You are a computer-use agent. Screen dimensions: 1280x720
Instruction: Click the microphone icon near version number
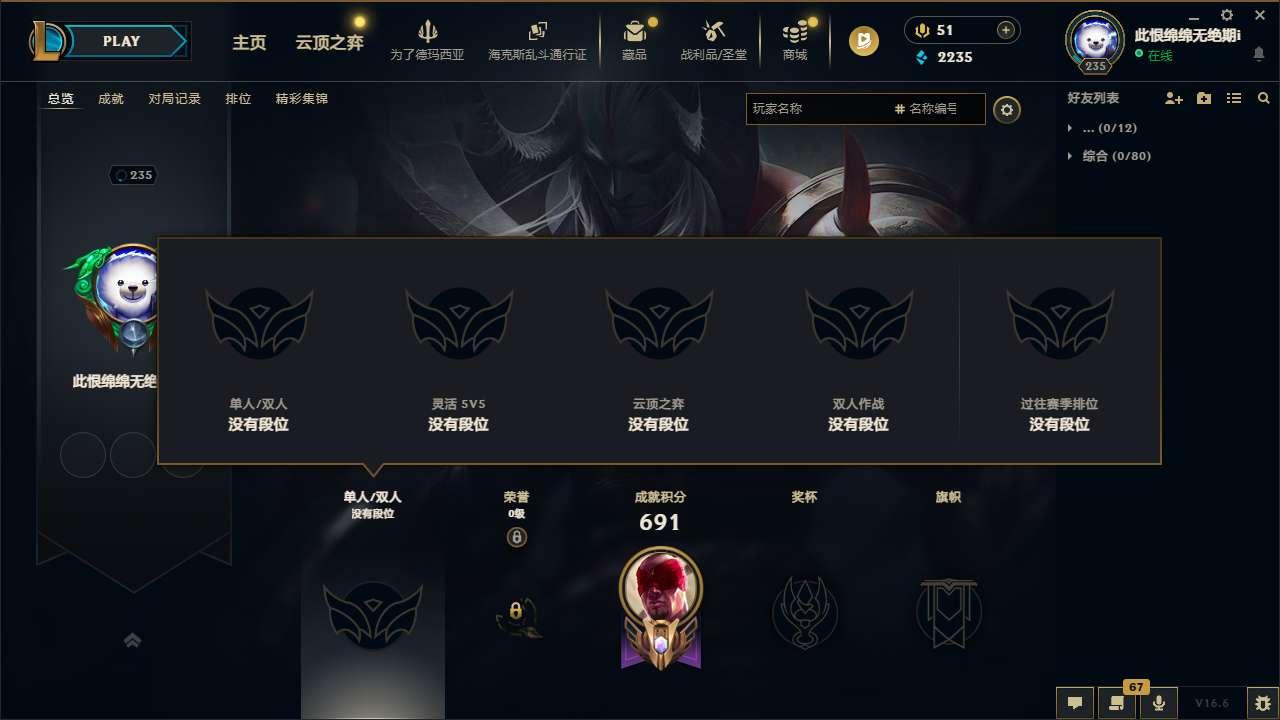(x=1159, y=703)
